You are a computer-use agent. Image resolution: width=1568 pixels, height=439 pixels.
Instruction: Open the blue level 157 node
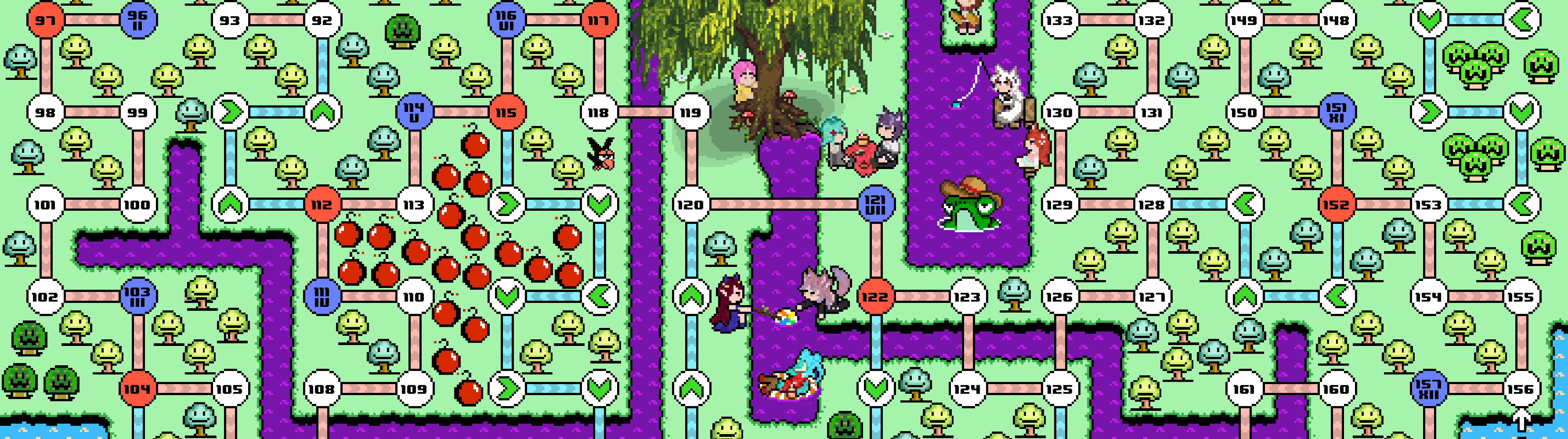[1429, 389]
